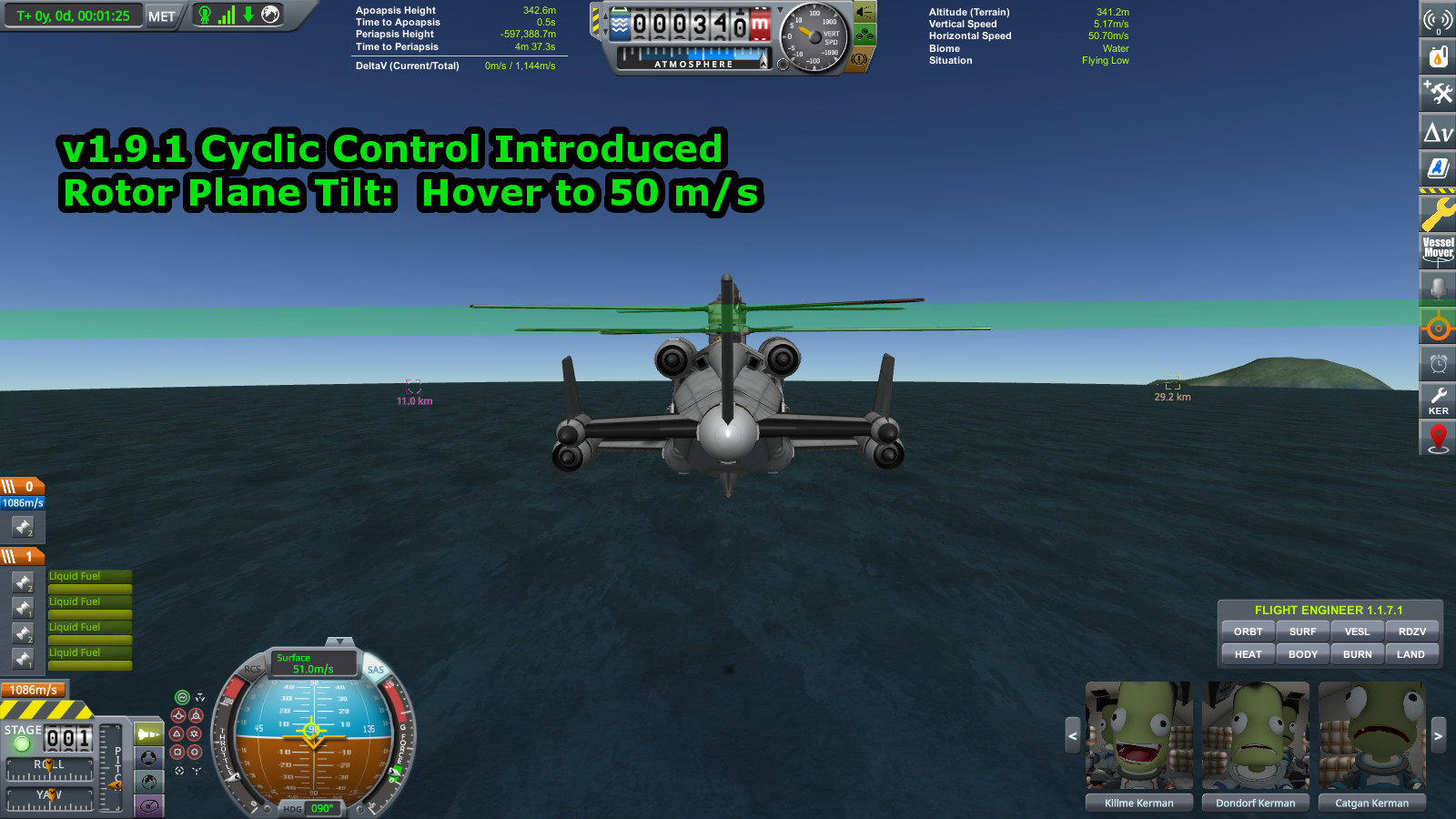Toggle the brakes button by the altimeter
This screenshot has height=819, width=1456.
(858, 60)
